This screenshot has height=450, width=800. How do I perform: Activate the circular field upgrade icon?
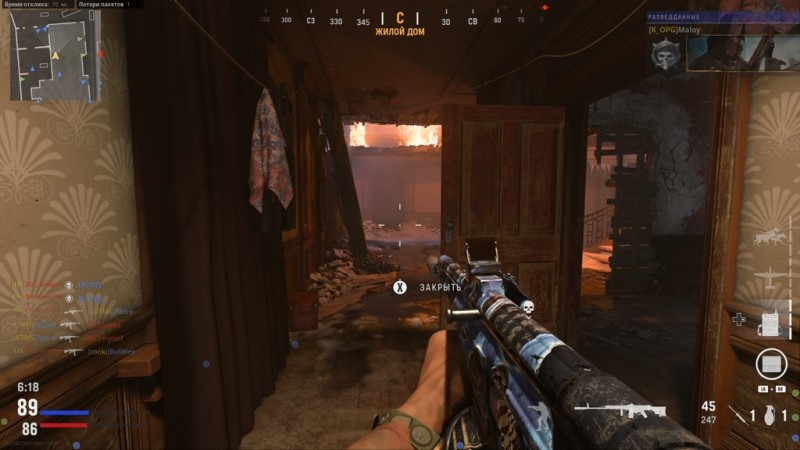pos(770,363)
